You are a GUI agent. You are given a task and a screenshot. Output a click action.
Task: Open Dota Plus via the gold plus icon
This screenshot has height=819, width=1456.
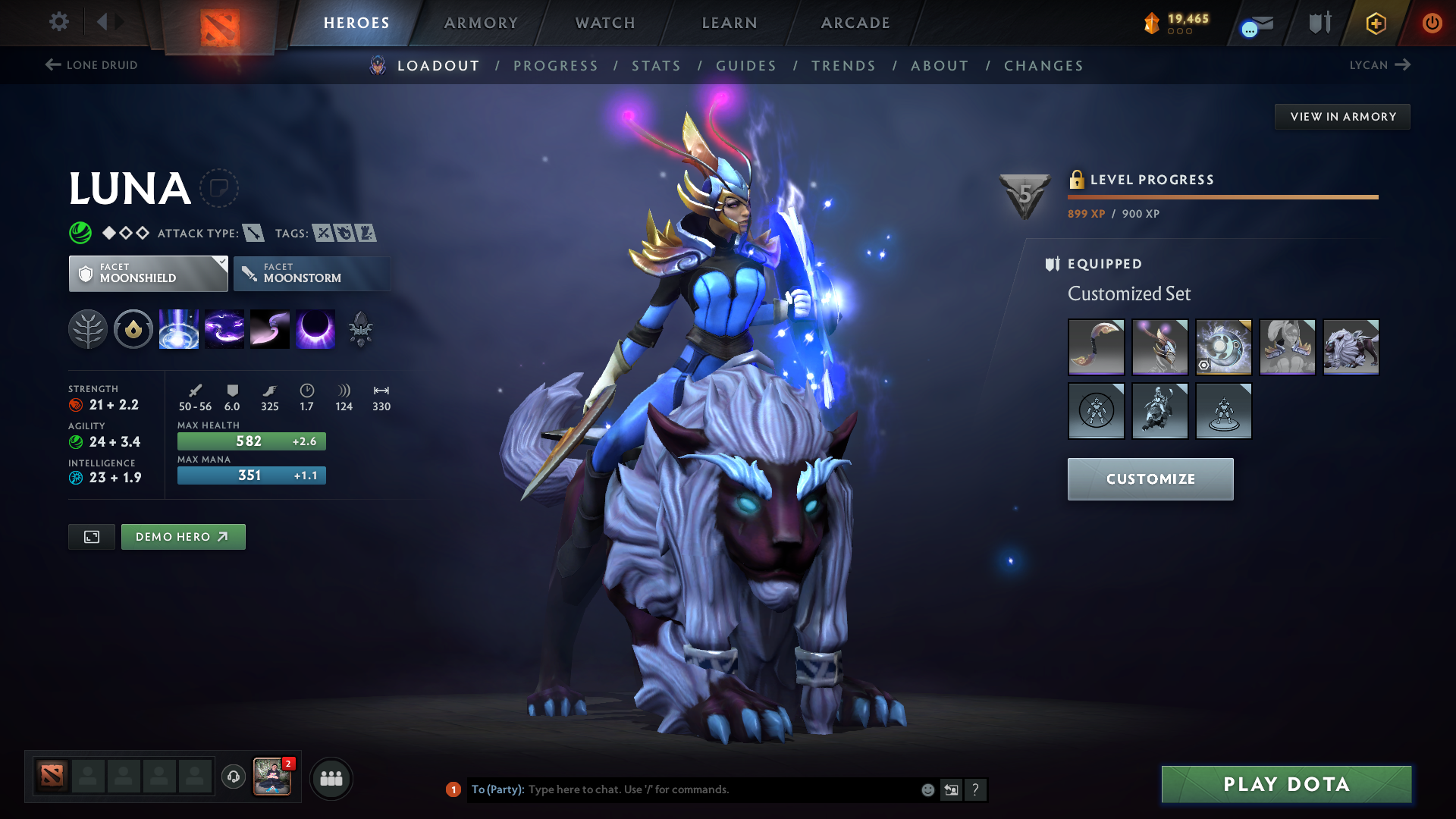tap(1376, 23)
